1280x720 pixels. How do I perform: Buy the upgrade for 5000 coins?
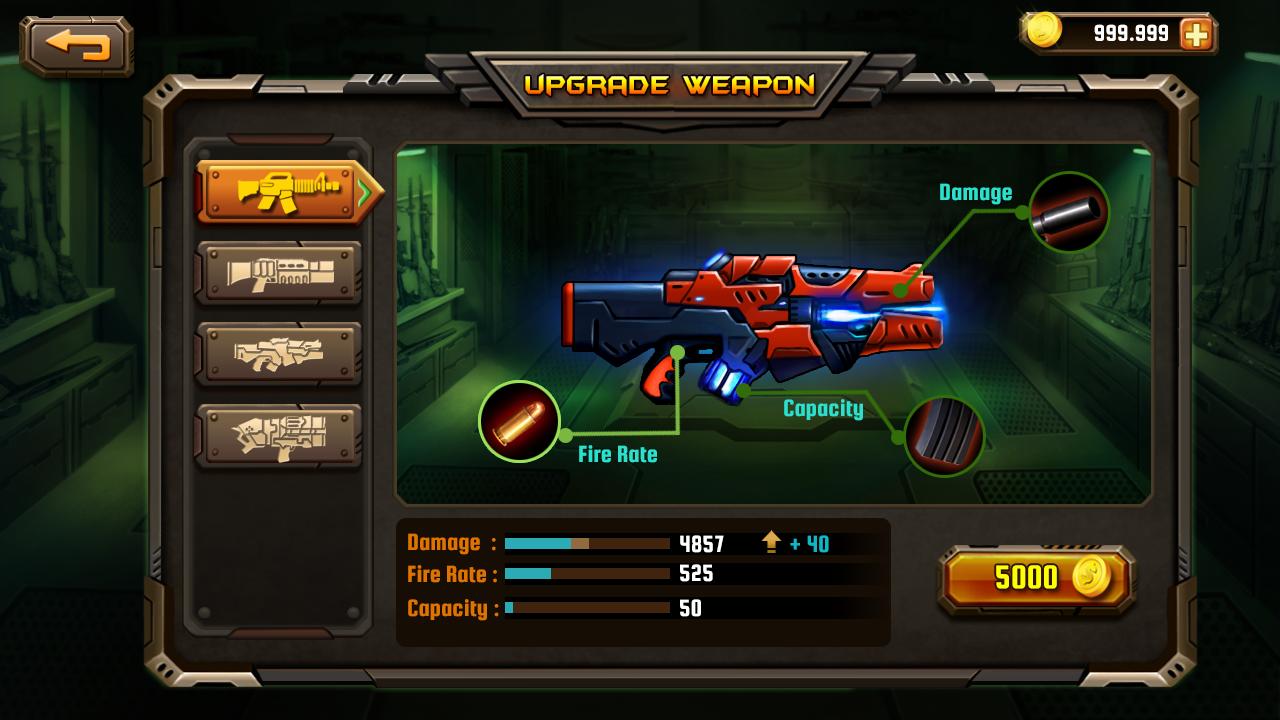[x=1037, y=578]
